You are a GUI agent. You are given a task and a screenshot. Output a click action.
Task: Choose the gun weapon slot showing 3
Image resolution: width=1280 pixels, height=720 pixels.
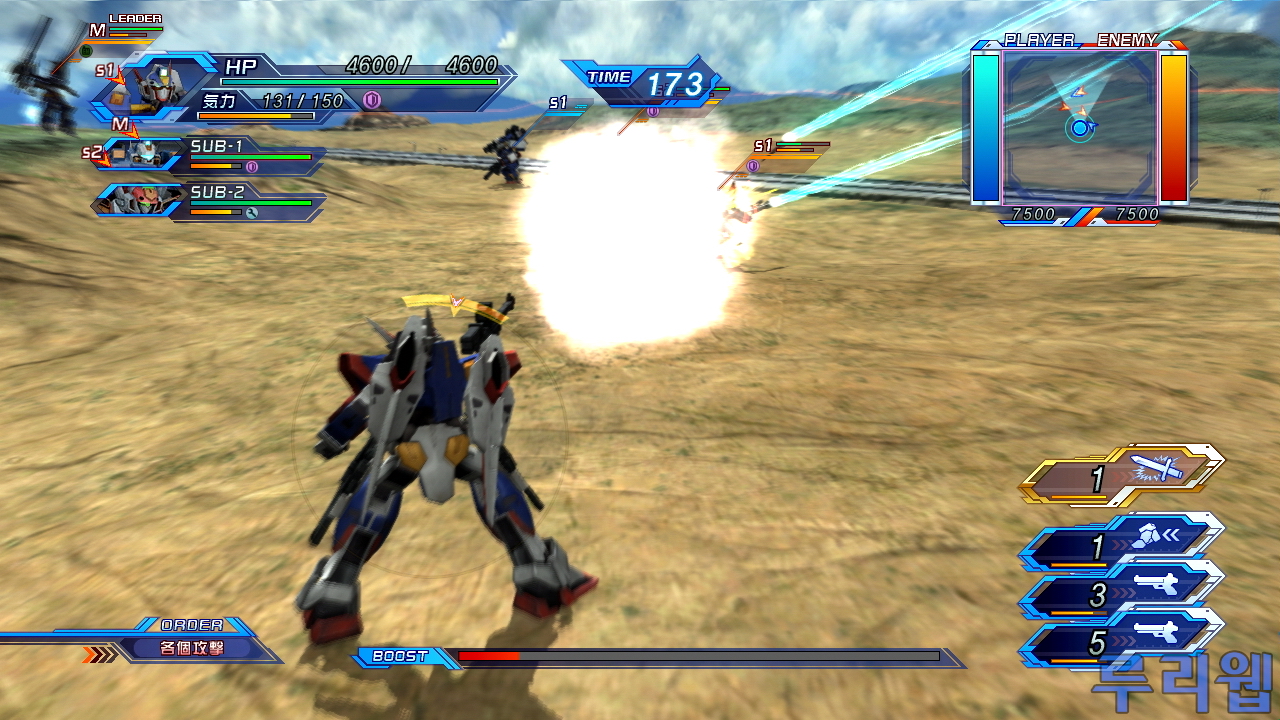[1122, 592]
